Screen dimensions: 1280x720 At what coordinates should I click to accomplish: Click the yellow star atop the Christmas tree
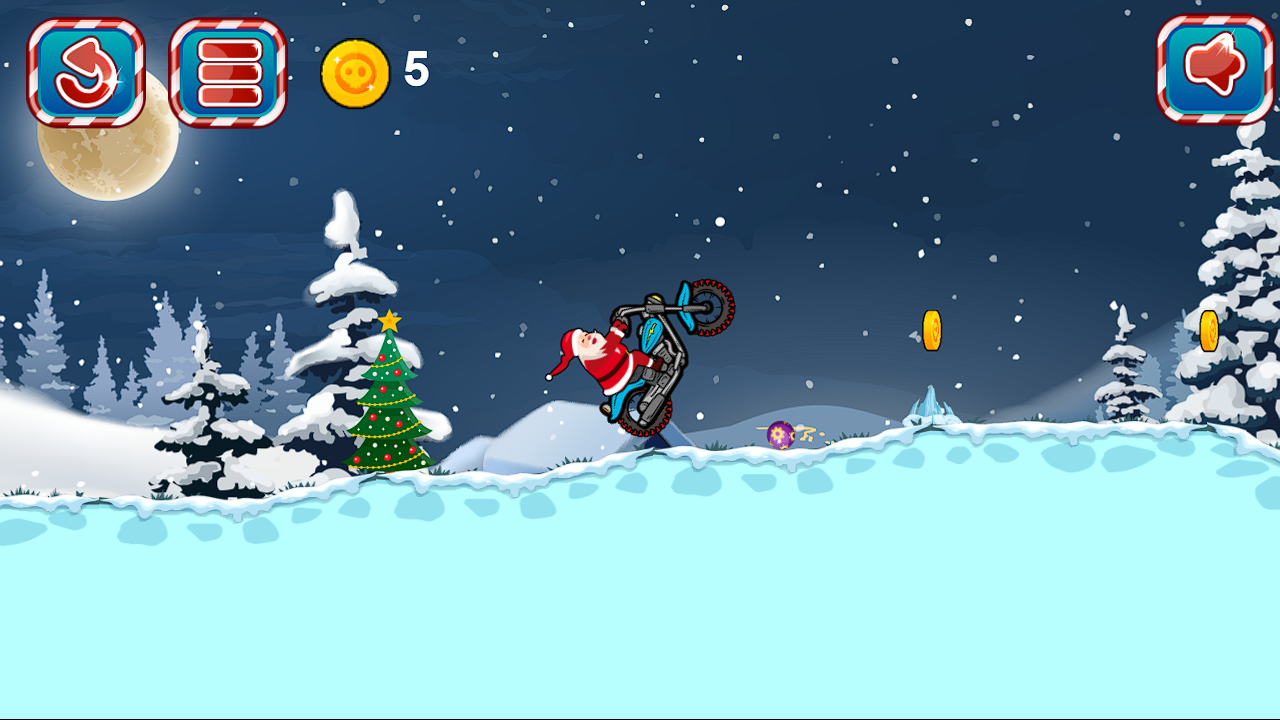[x=390, y=320]
